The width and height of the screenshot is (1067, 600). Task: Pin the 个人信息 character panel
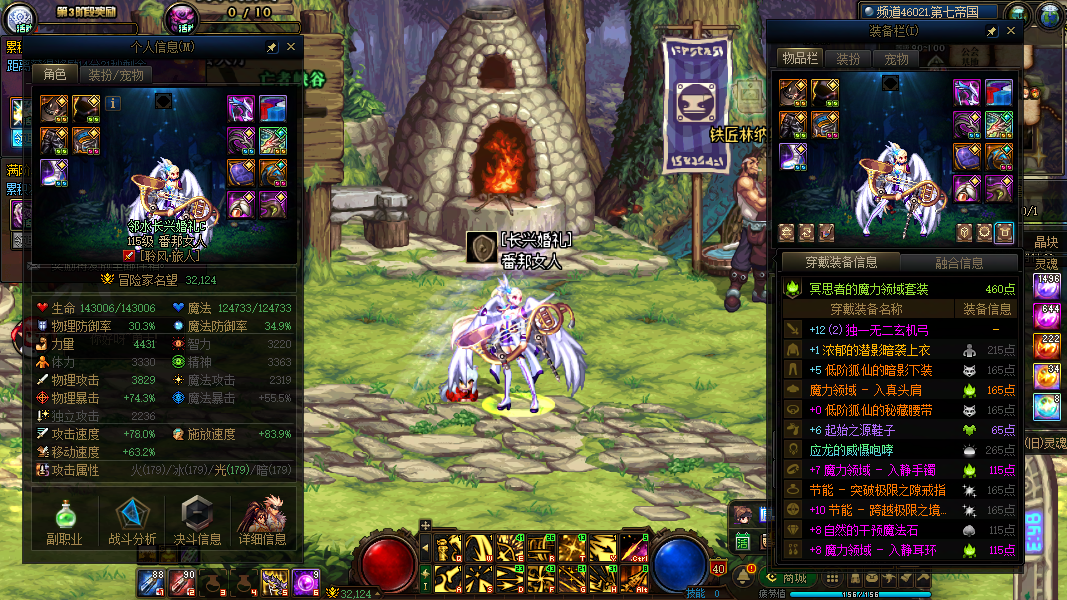click(x=271, y=47)
